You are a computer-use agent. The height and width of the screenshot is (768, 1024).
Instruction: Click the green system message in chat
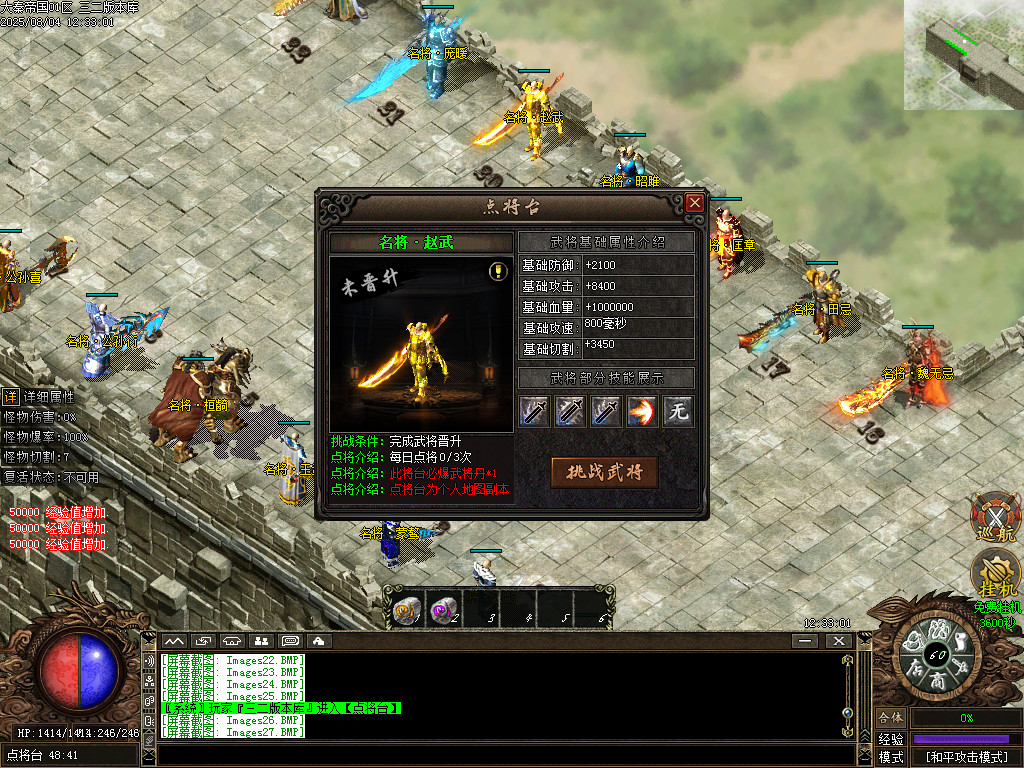(280, 708)
